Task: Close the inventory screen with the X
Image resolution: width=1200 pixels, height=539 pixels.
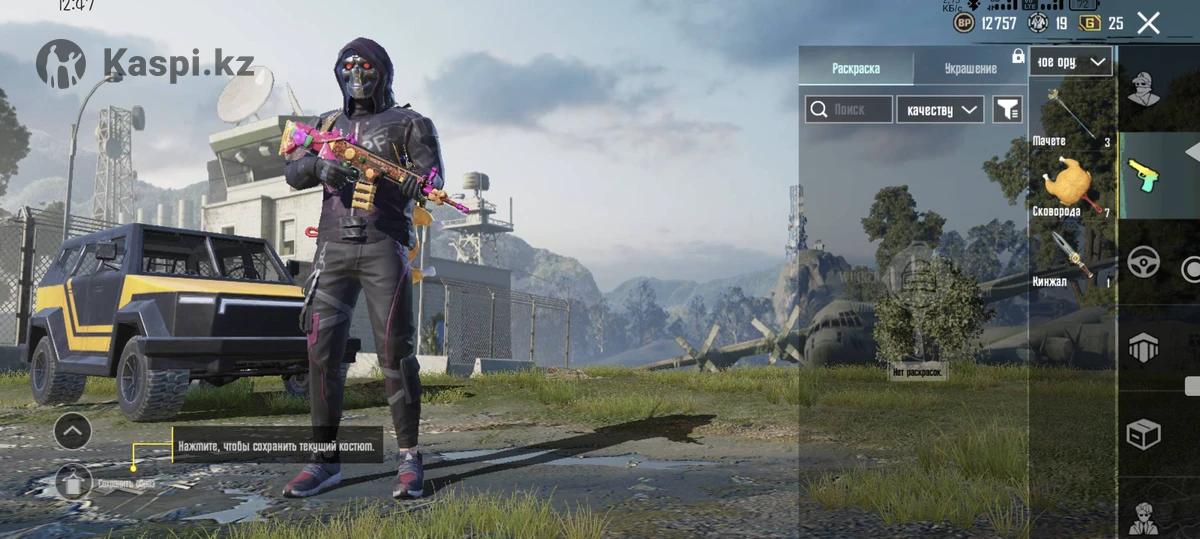Action: click(x=1149, y=23)
